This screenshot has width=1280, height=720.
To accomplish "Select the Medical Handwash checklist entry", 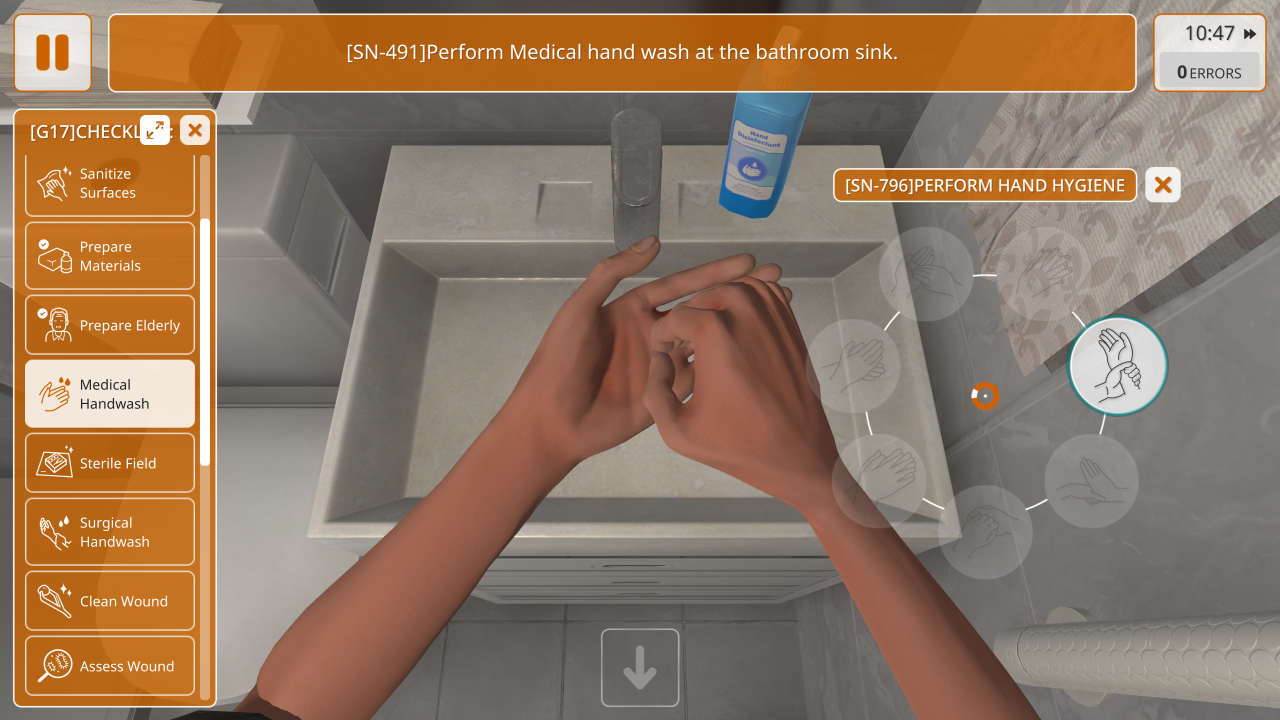I will 110,394.
